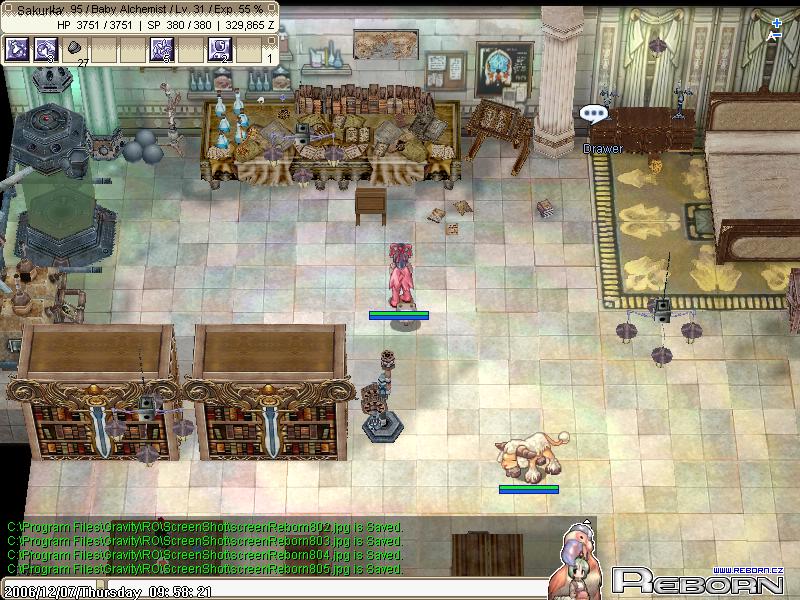The width and height of the screenshot is (800, 600).
Task: Use the level 3 skill hotbar icon
Action: pyautogui.click(x=45, y=49)
